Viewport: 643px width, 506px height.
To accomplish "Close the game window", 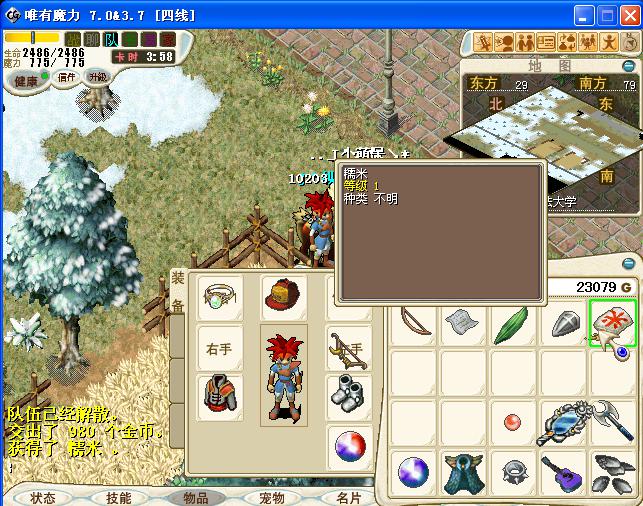I will 630,15.
